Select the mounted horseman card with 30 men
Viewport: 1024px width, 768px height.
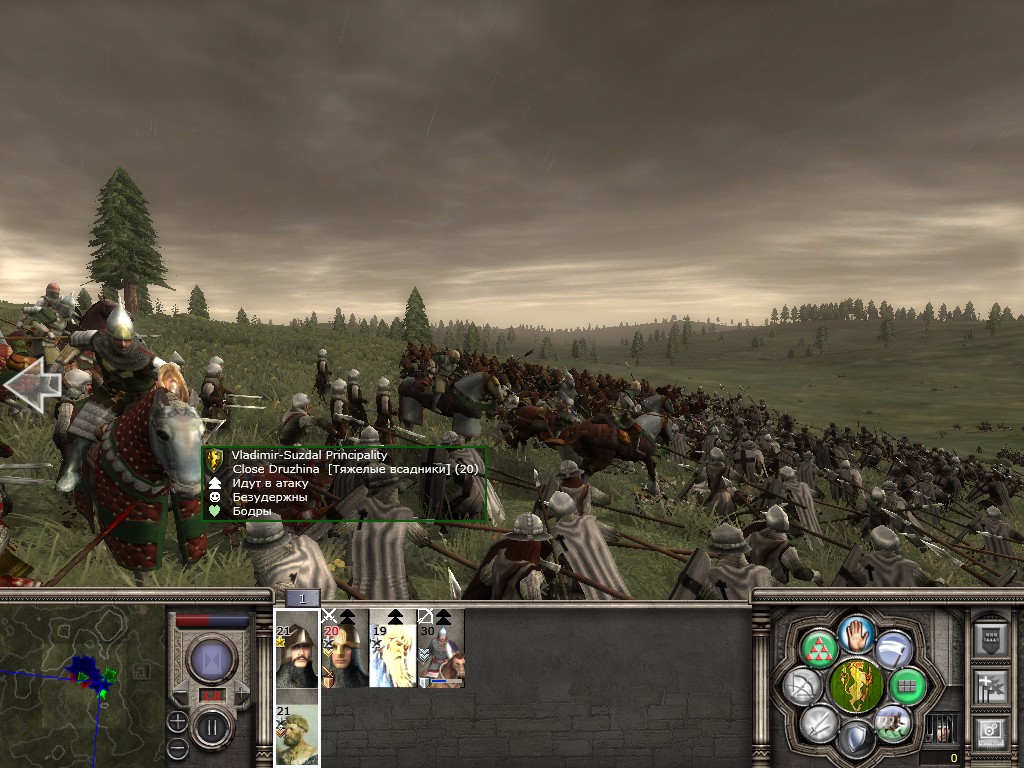coord(441,648)
